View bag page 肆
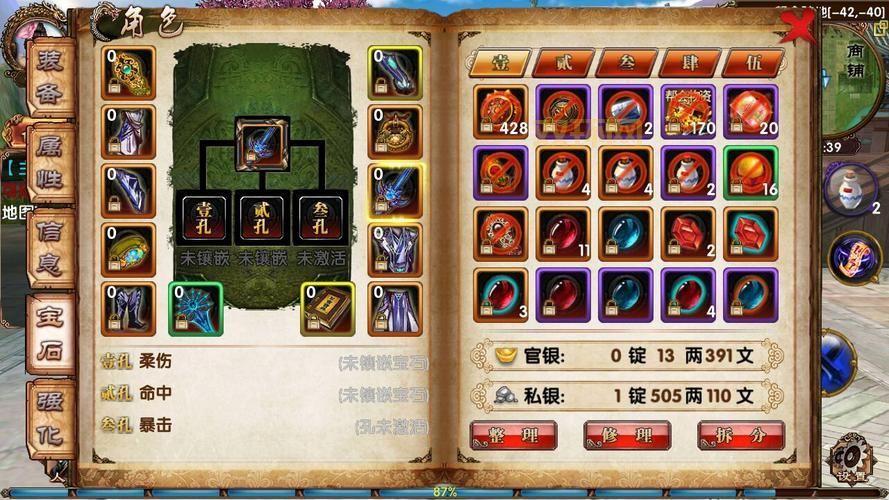 tap(689, 63)
